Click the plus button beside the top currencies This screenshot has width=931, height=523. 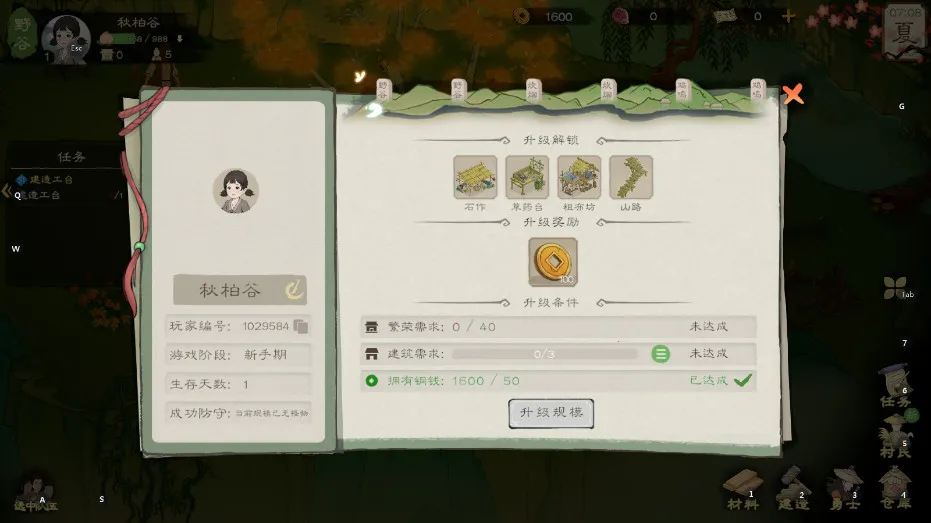tap(788, 16)
